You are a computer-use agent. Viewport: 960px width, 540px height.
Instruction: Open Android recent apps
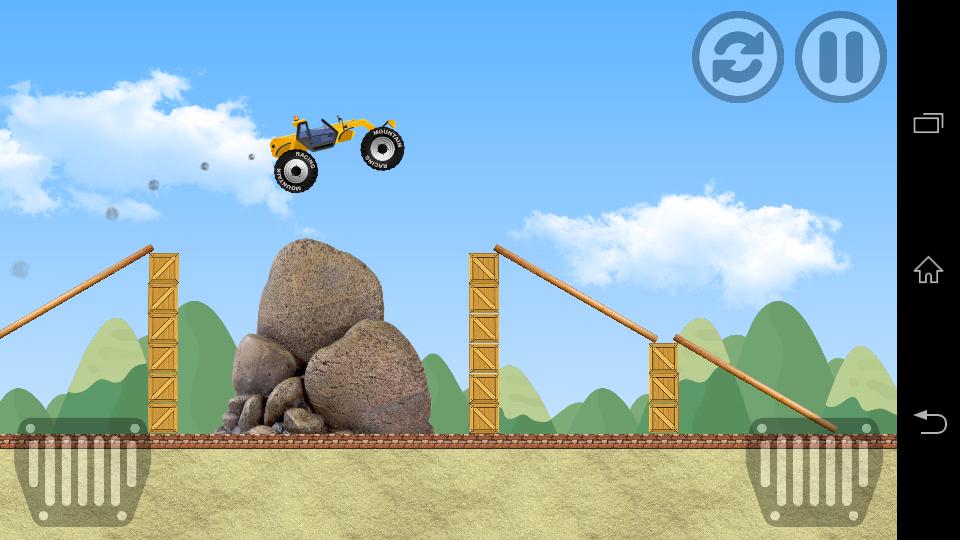(x=928, y=123)
